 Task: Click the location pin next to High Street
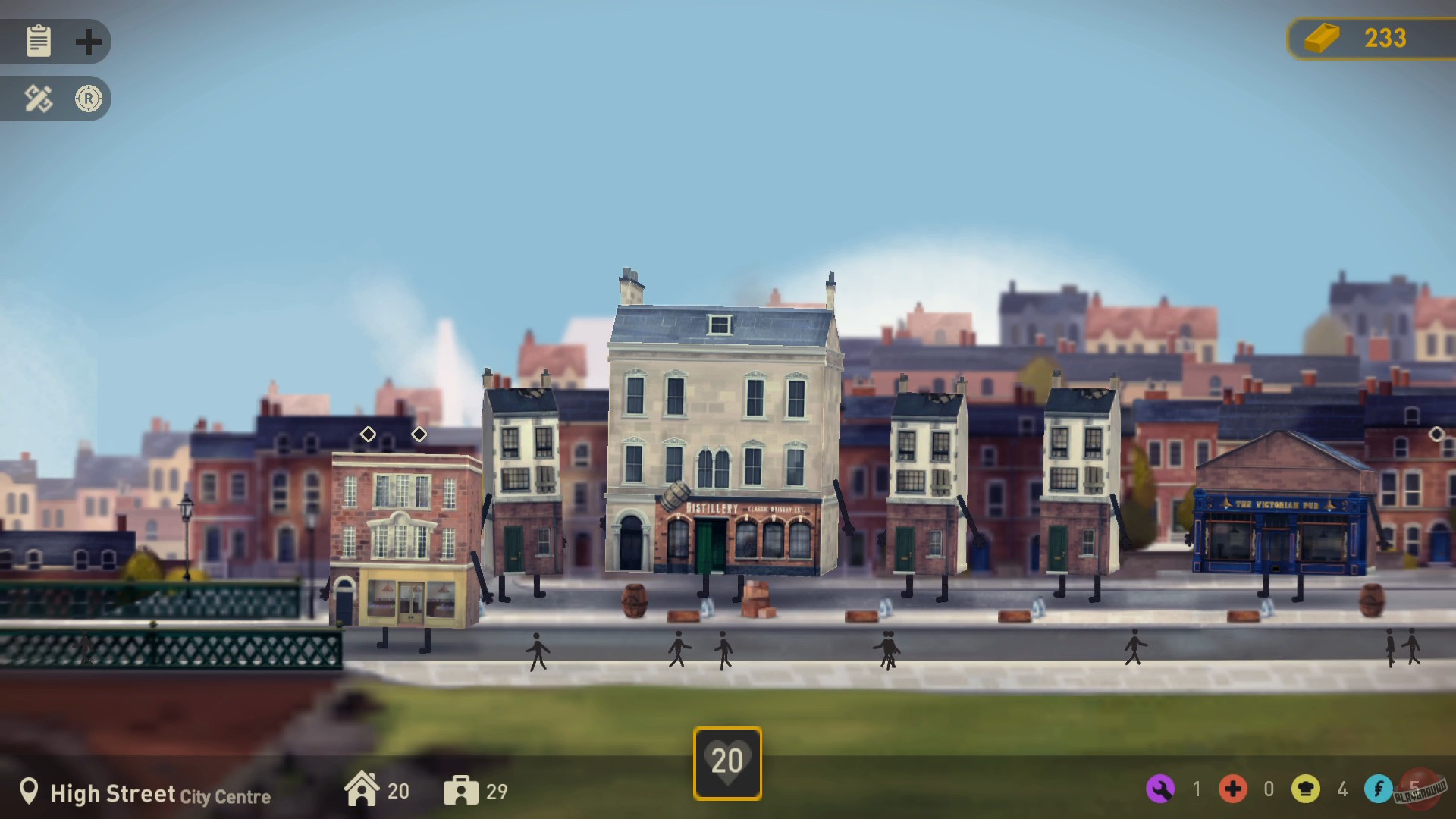pos(31,792)
